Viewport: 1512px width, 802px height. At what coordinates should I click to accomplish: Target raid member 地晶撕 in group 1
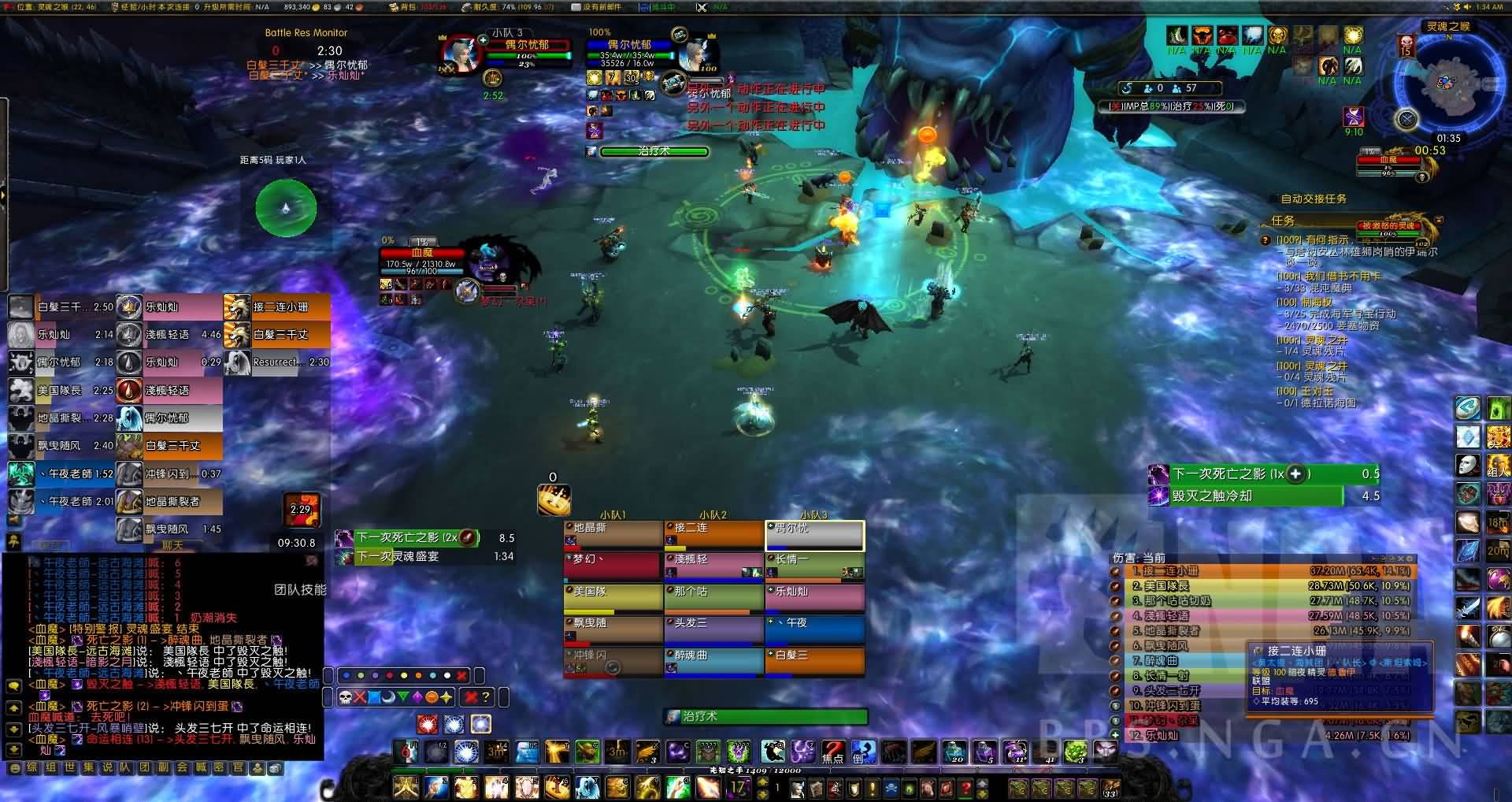(613, 534)
